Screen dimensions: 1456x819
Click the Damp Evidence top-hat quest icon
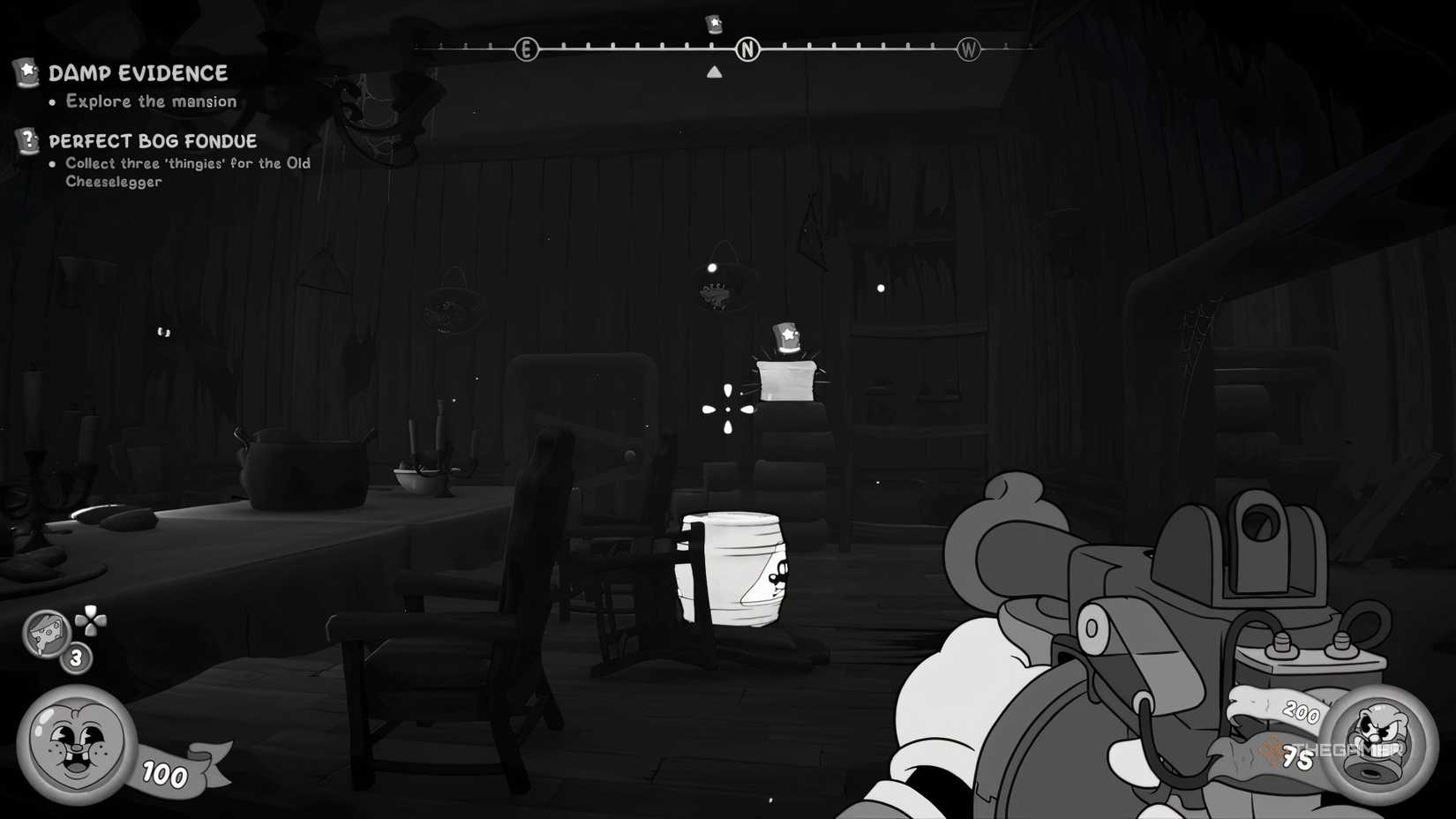(26, 72)
